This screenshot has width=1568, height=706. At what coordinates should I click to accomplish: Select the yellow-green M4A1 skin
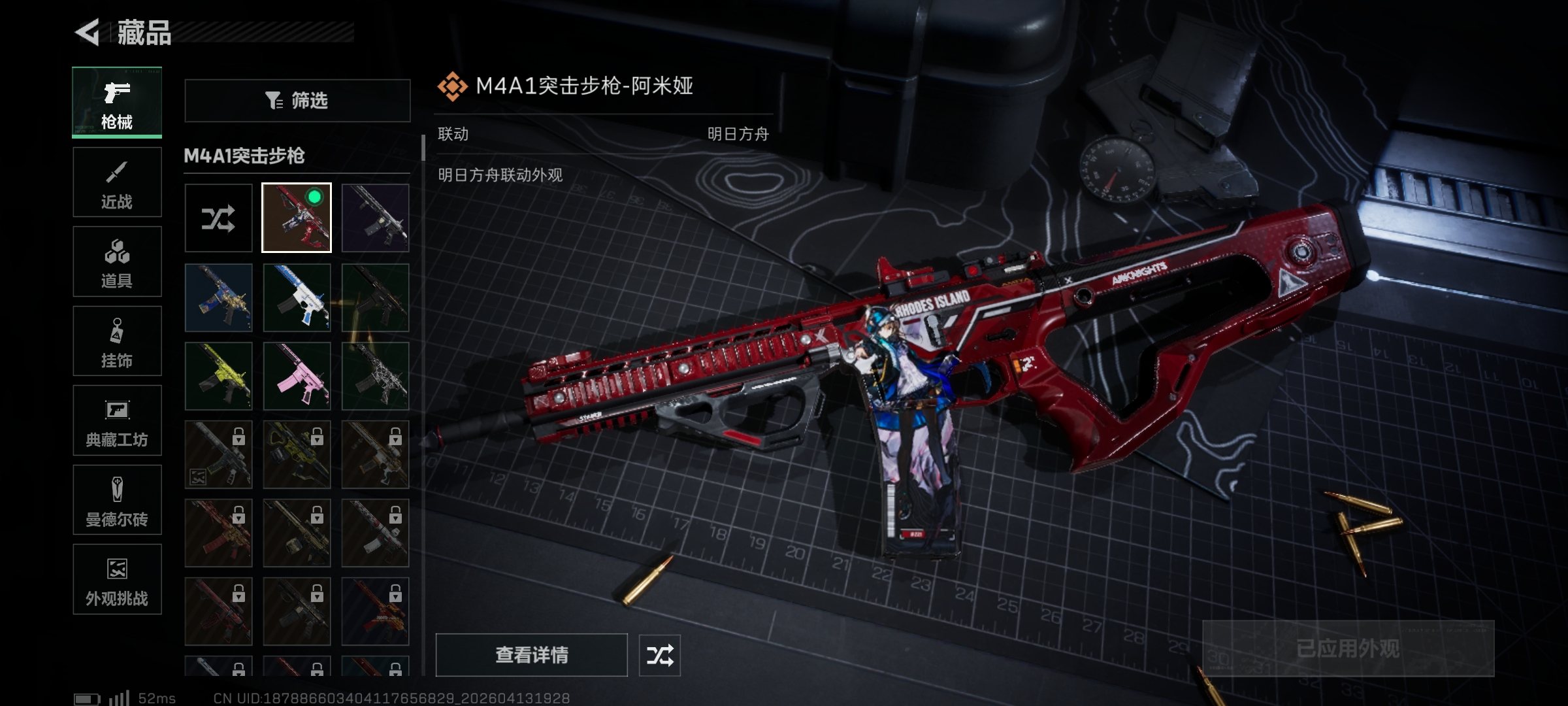tap(218, 376)
